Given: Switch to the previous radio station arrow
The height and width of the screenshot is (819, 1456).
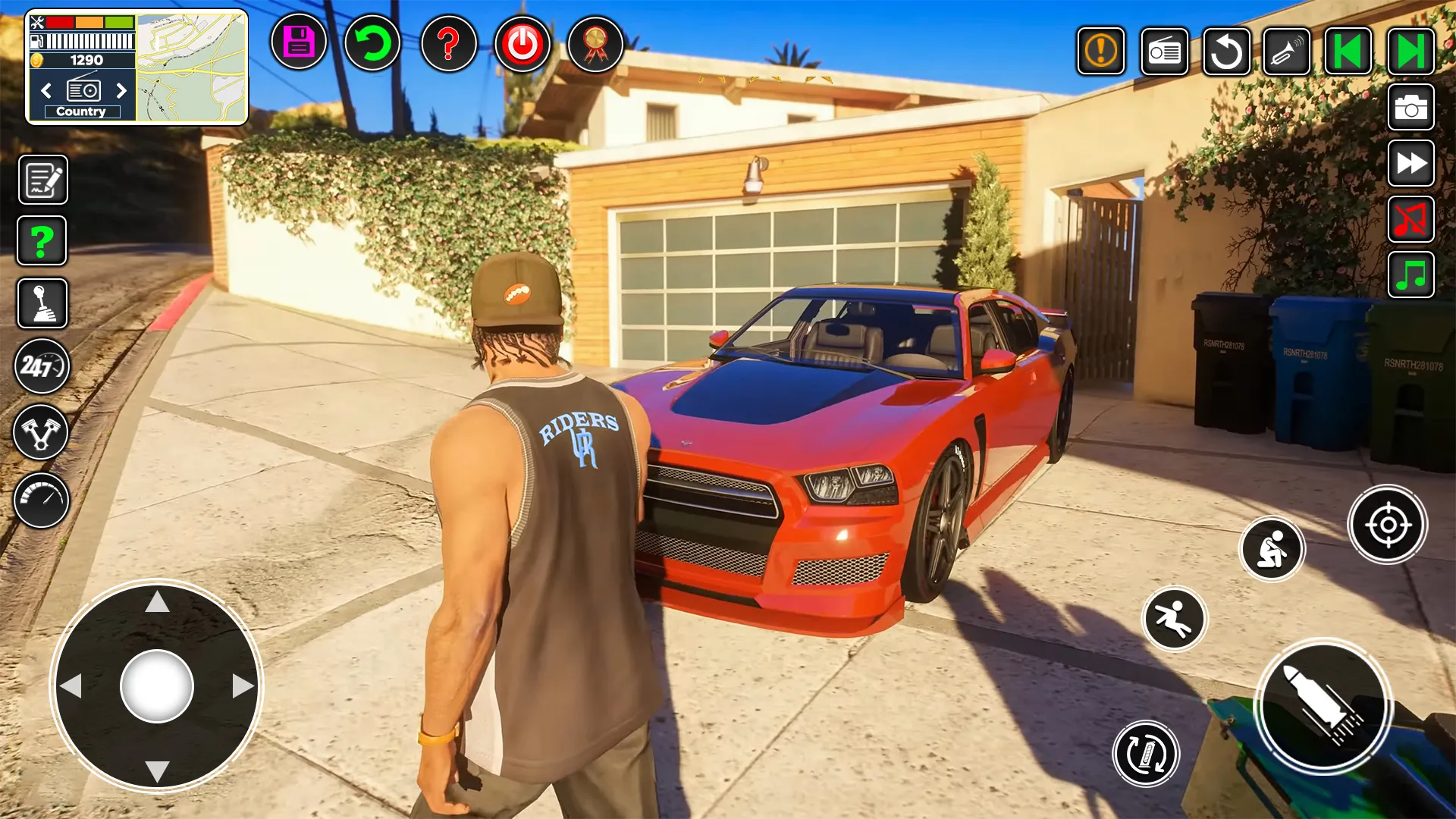Looking at the screenshot, I should pos(47,91).
